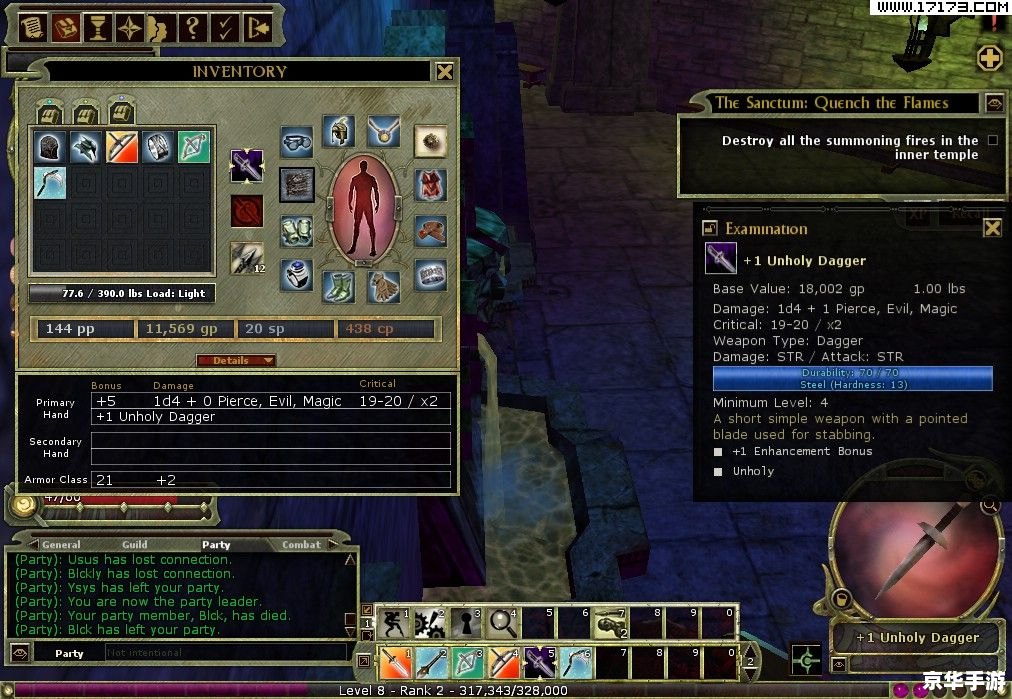Viewport: 1012px width, 699px height.
Task: Open the help question mark menu
Action: point(194,28)
